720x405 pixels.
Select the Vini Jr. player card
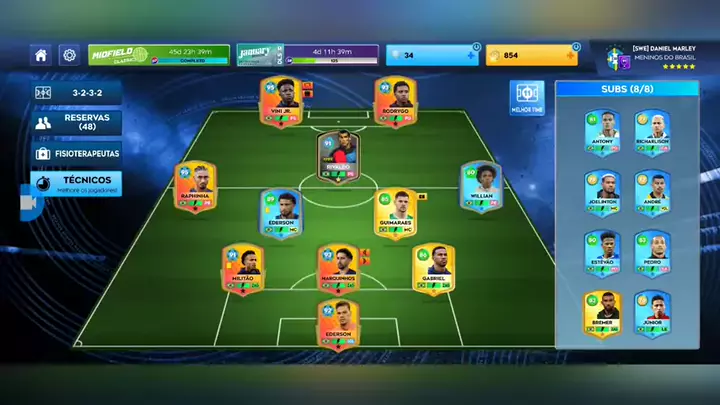click(x=281, y=102)
